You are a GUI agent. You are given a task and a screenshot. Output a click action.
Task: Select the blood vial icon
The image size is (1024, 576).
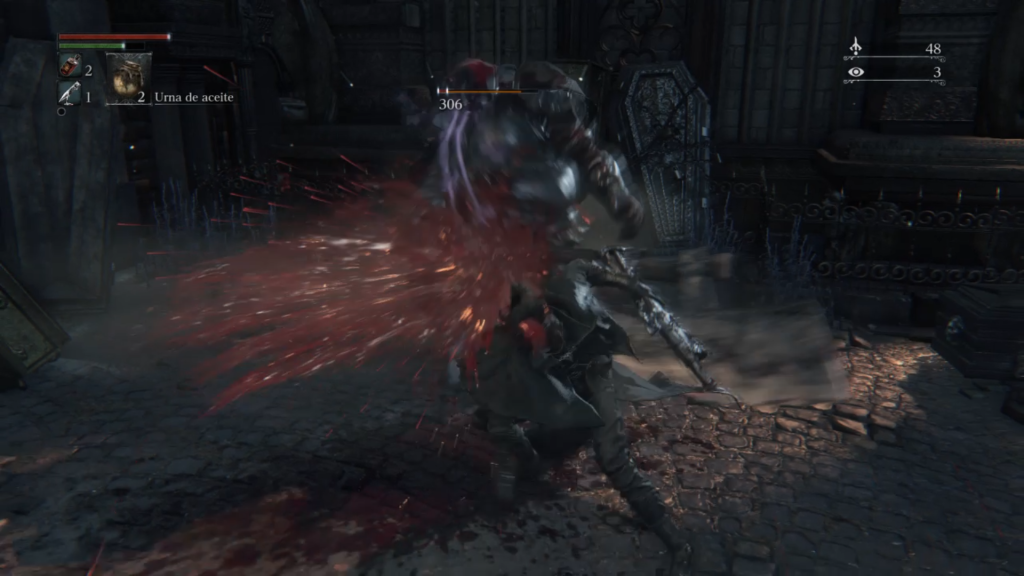70,68
